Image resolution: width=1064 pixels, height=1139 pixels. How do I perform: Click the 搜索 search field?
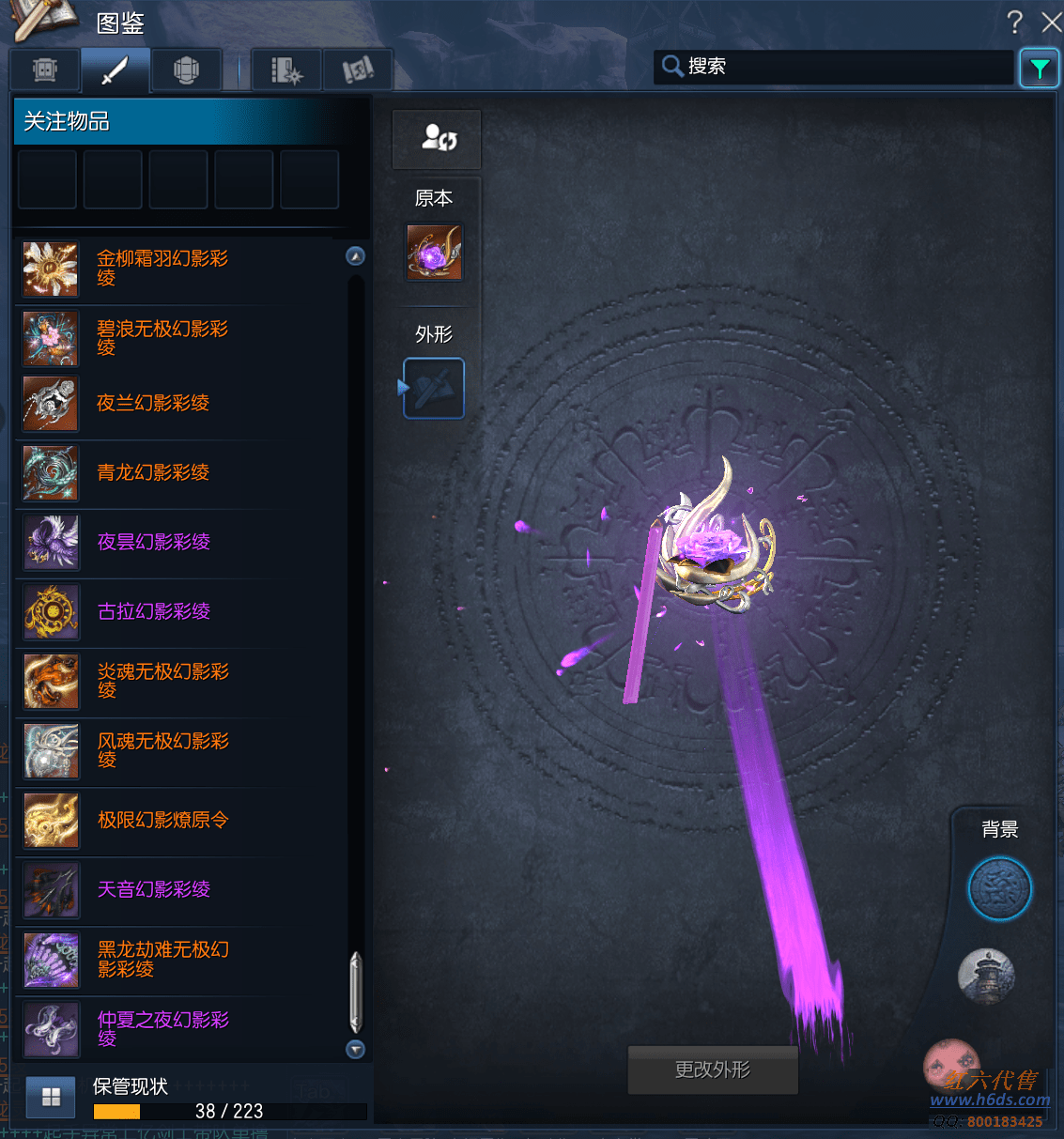836,67
